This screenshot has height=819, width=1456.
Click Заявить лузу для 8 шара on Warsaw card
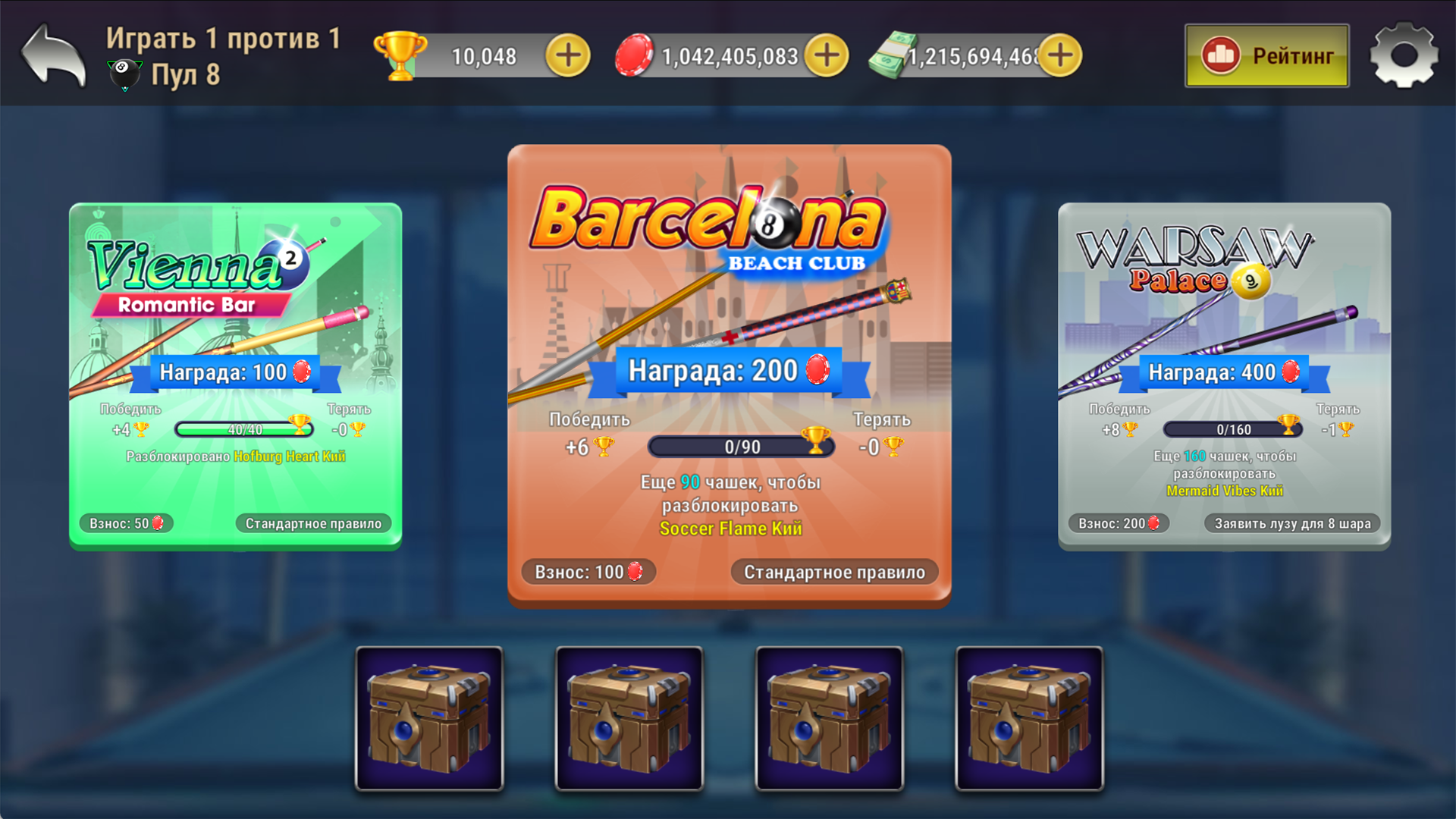pyautogui.click(x=1291, y=522)
